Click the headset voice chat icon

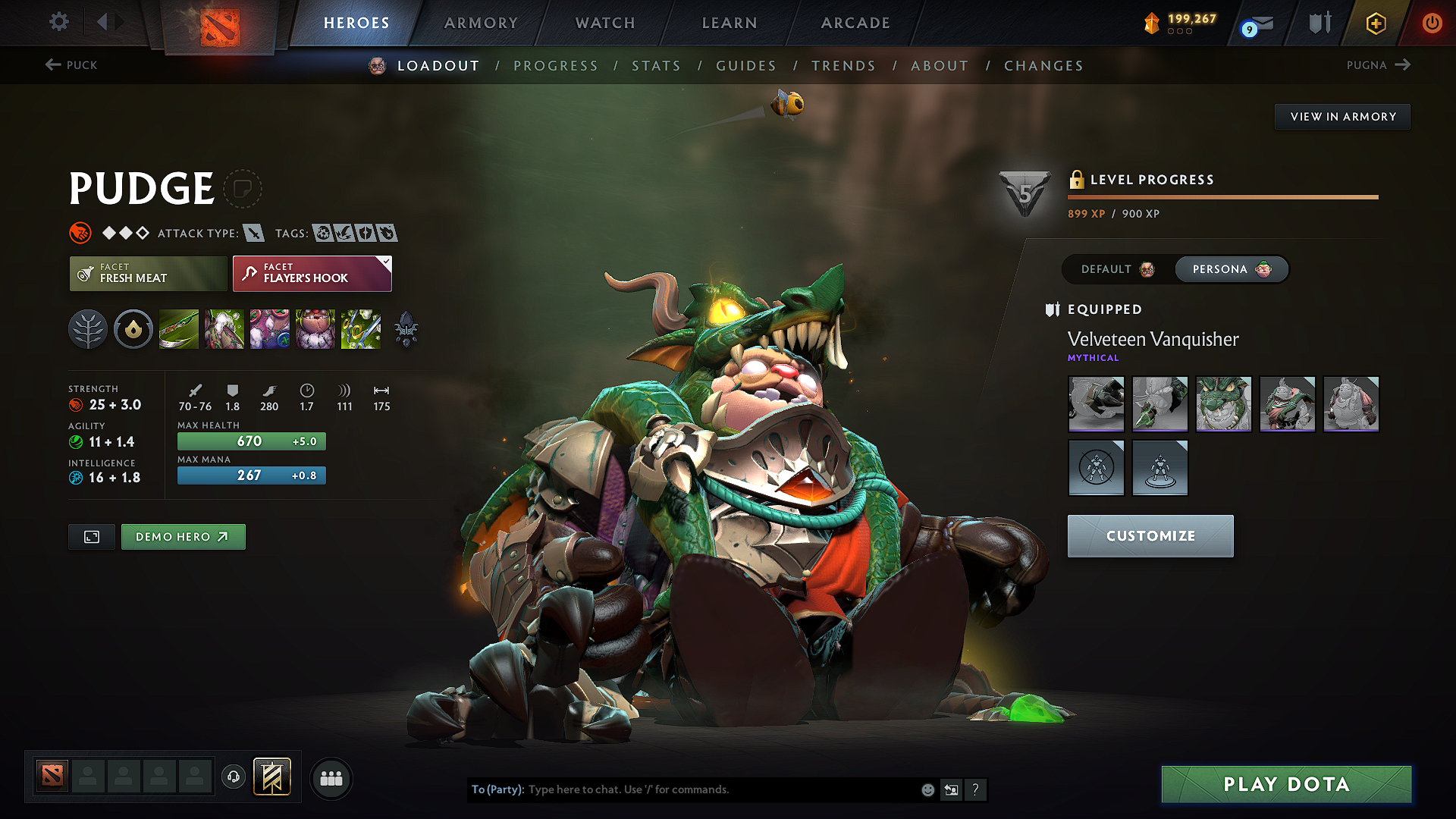(x=233, y=778)
